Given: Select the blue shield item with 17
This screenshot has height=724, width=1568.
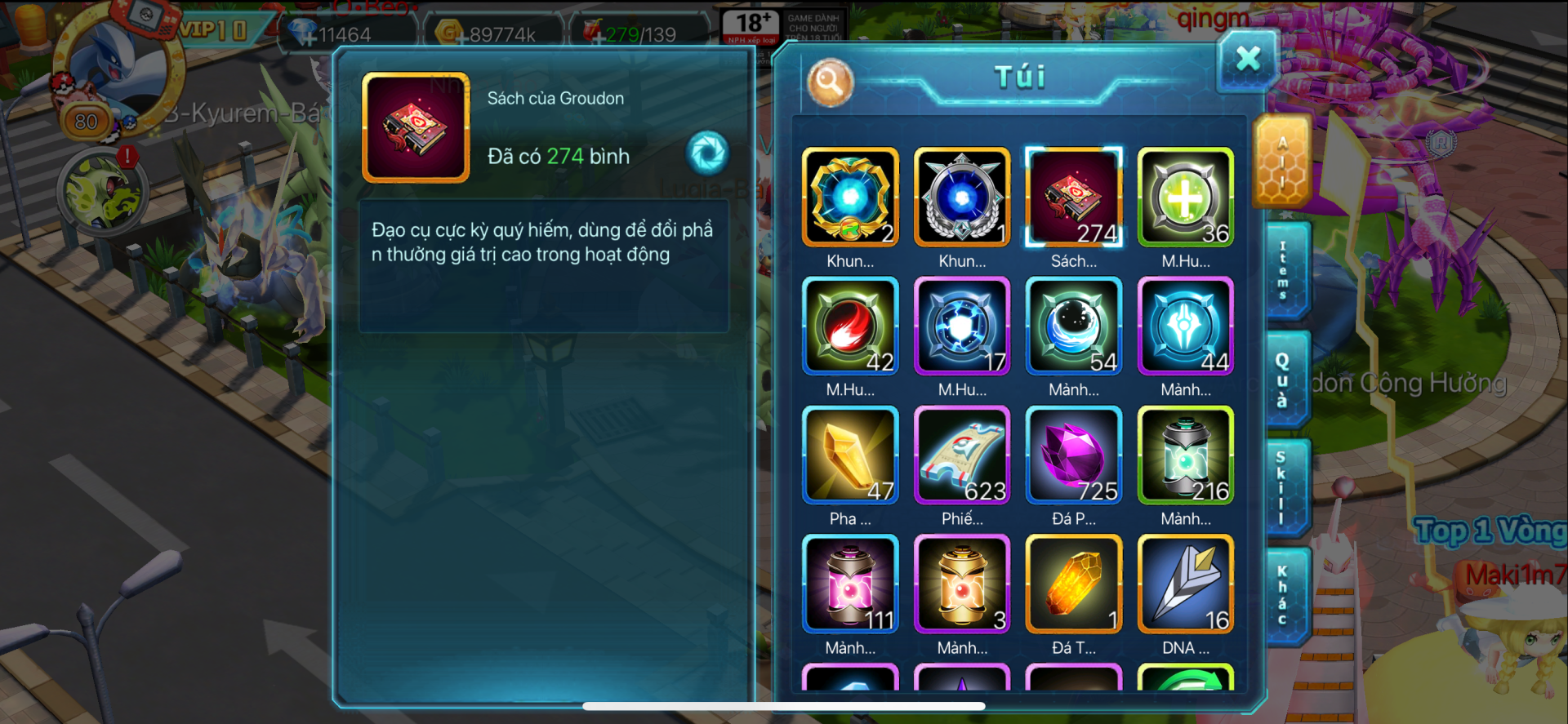Looking at the screenshot, I should click(x=962, y=326).
